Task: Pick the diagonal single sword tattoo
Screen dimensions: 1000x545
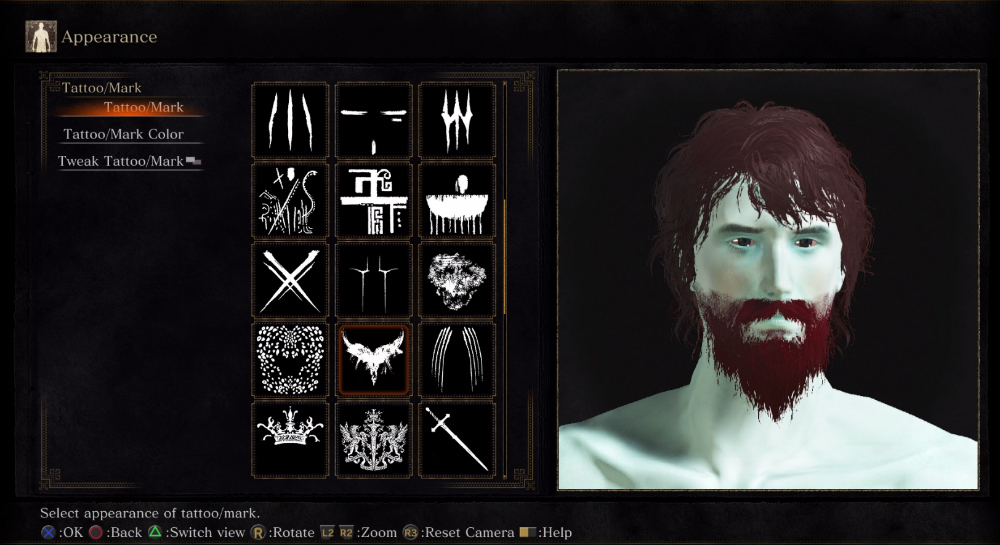Action: coord(457,438)
